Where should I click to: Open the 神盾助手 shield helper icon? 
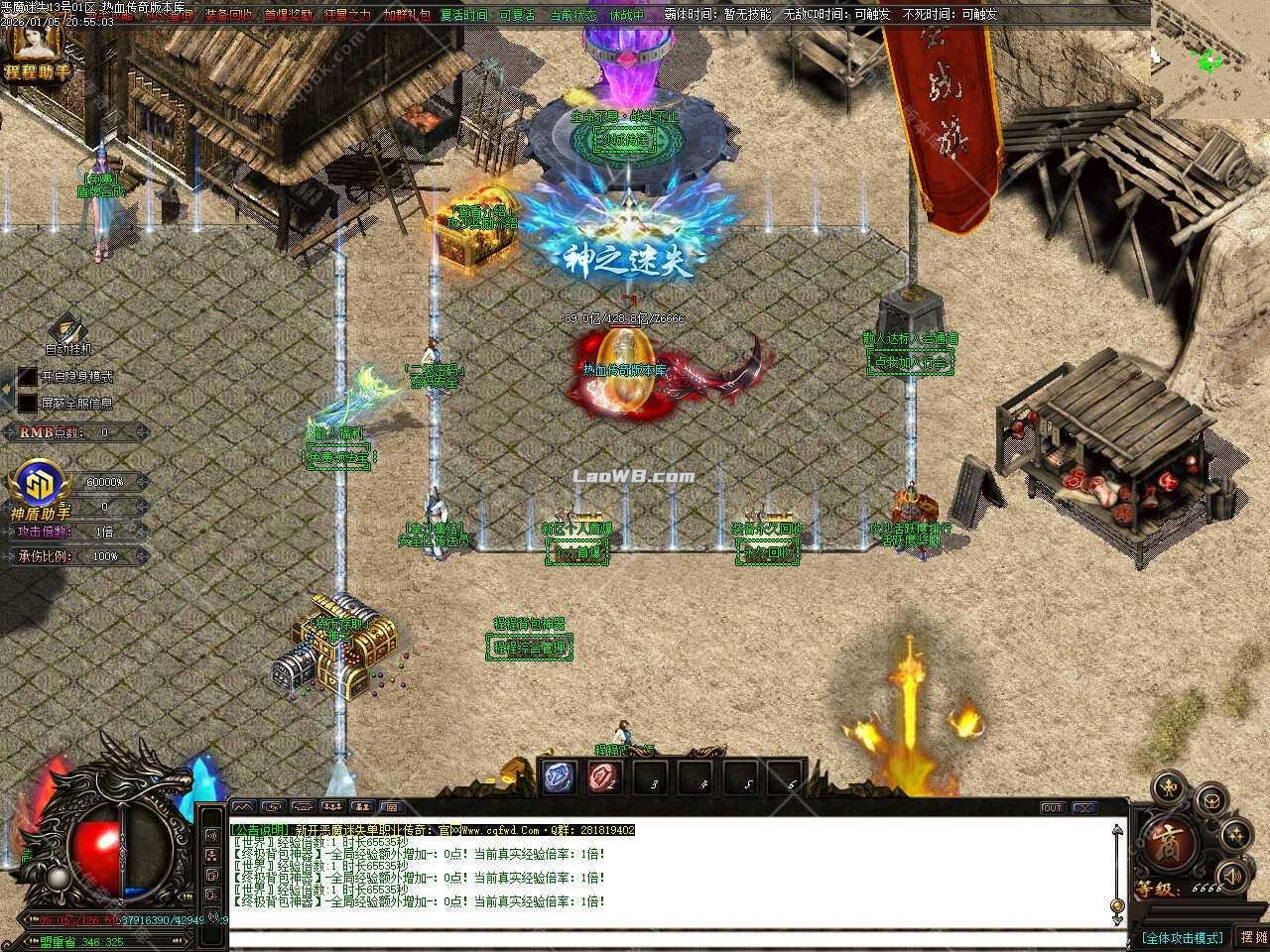click(x=37, y=486)
